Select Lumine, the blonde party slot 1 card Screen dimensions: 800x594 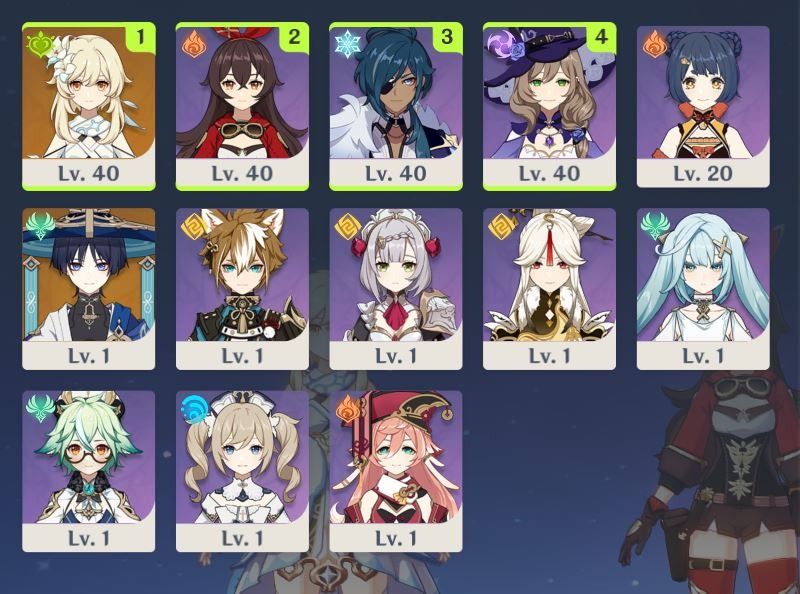pos(88,105)
